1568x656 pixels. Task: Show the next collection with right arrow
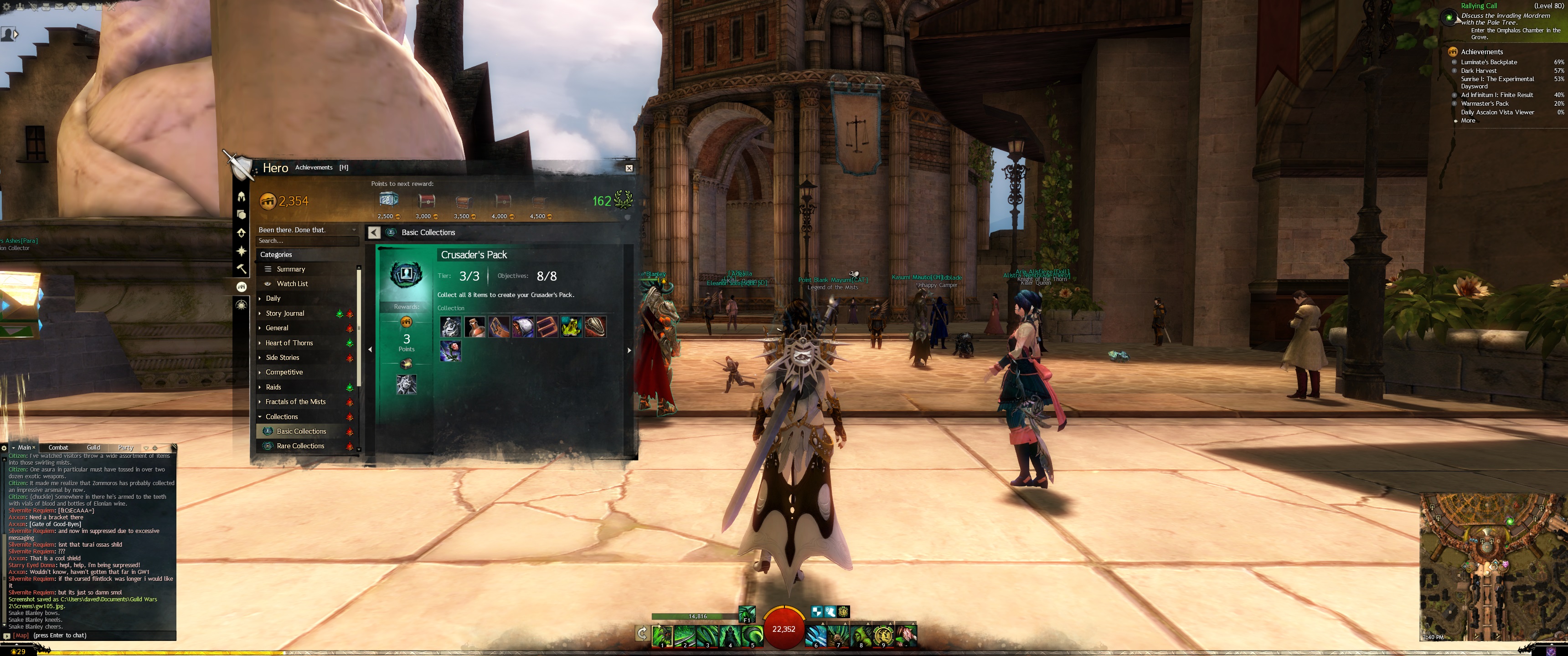point(629,350)
